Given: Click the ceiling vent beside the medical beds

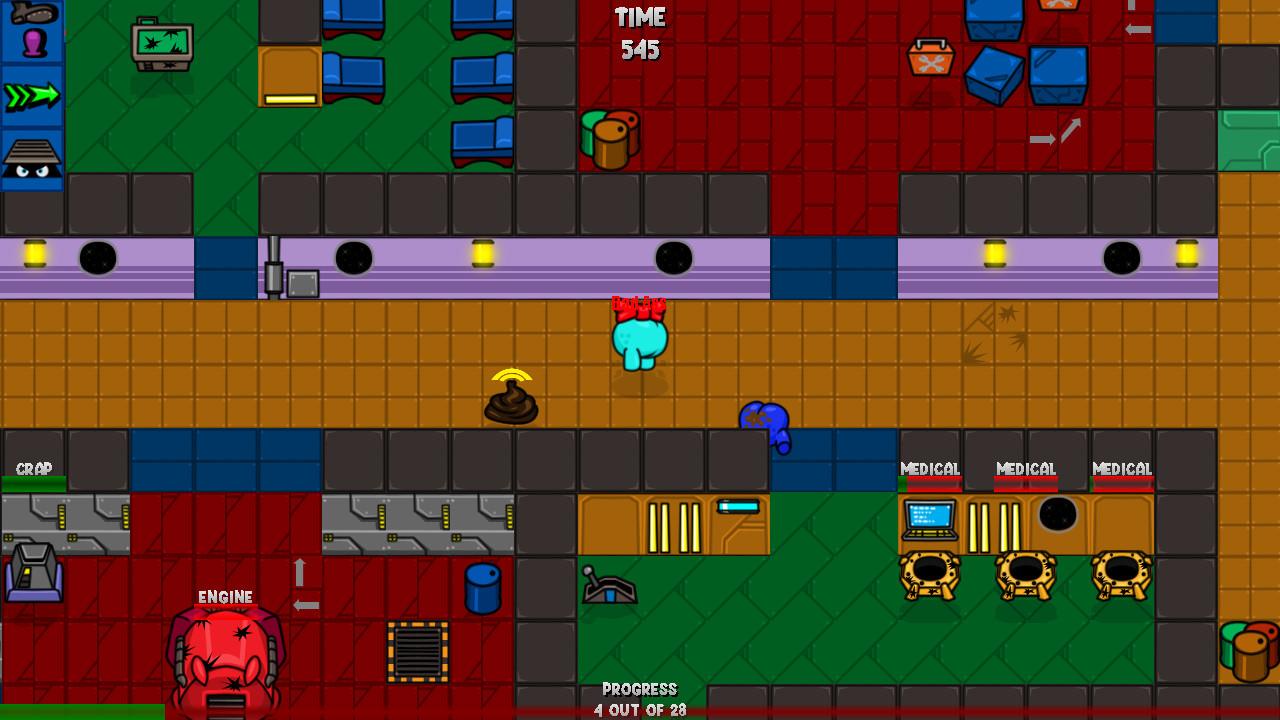Looking at the screenshot, I should pos(1058,515).
